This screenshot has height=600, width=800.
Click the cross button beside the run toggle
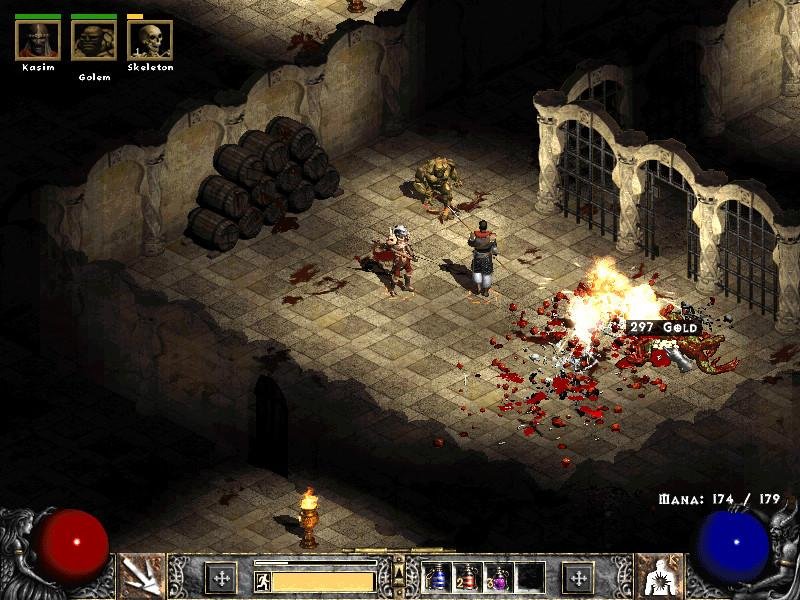tap(221, 577)
